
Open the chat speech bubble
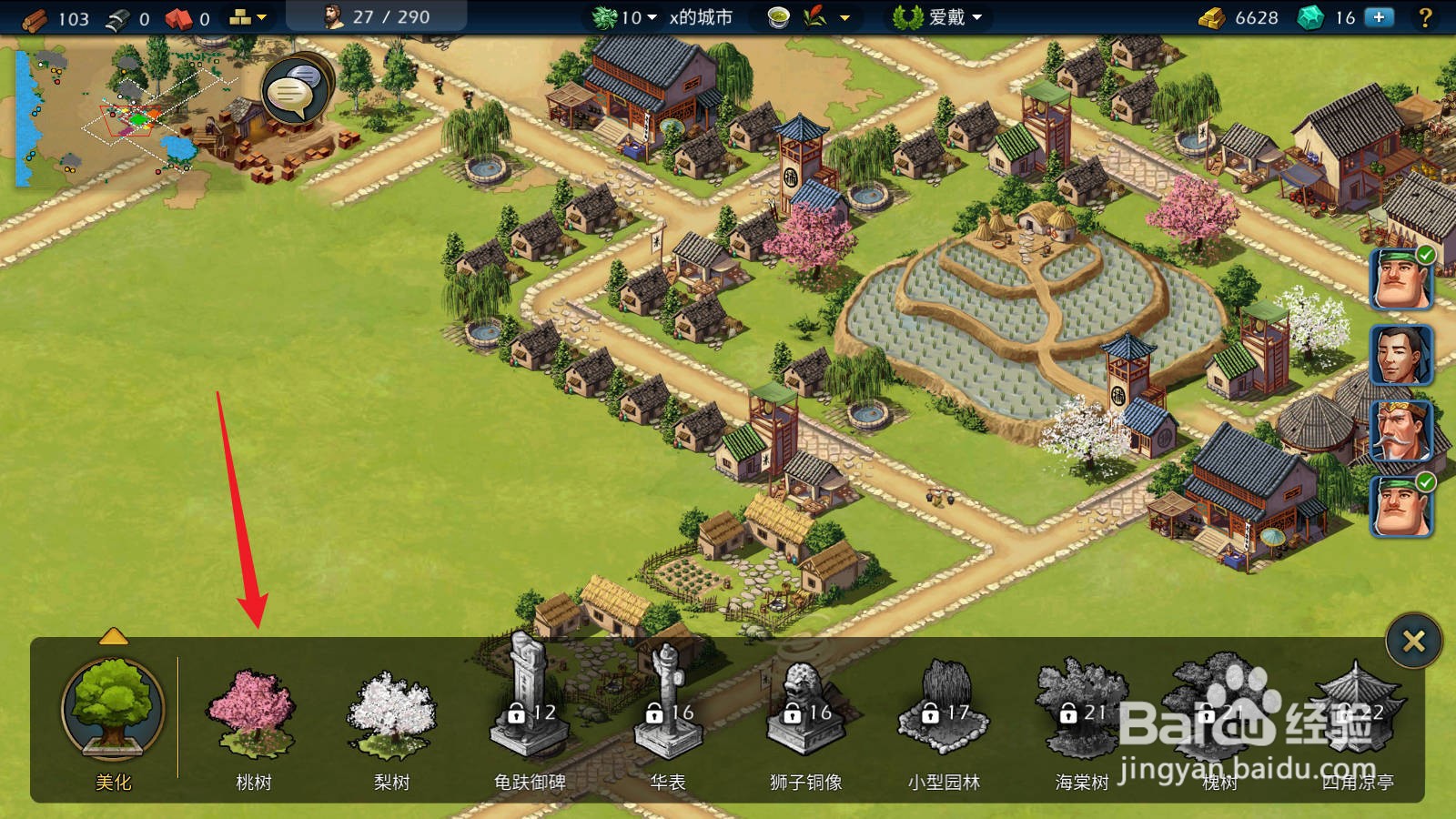[295, 91]
